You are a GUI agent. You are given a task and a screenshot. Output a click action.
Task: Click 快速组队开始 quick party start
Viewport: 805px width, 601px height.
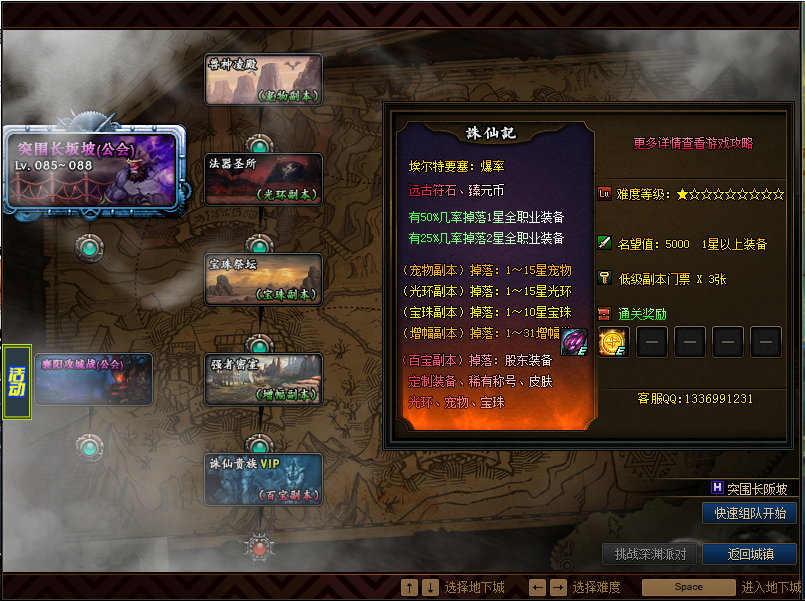pos(749,513)
